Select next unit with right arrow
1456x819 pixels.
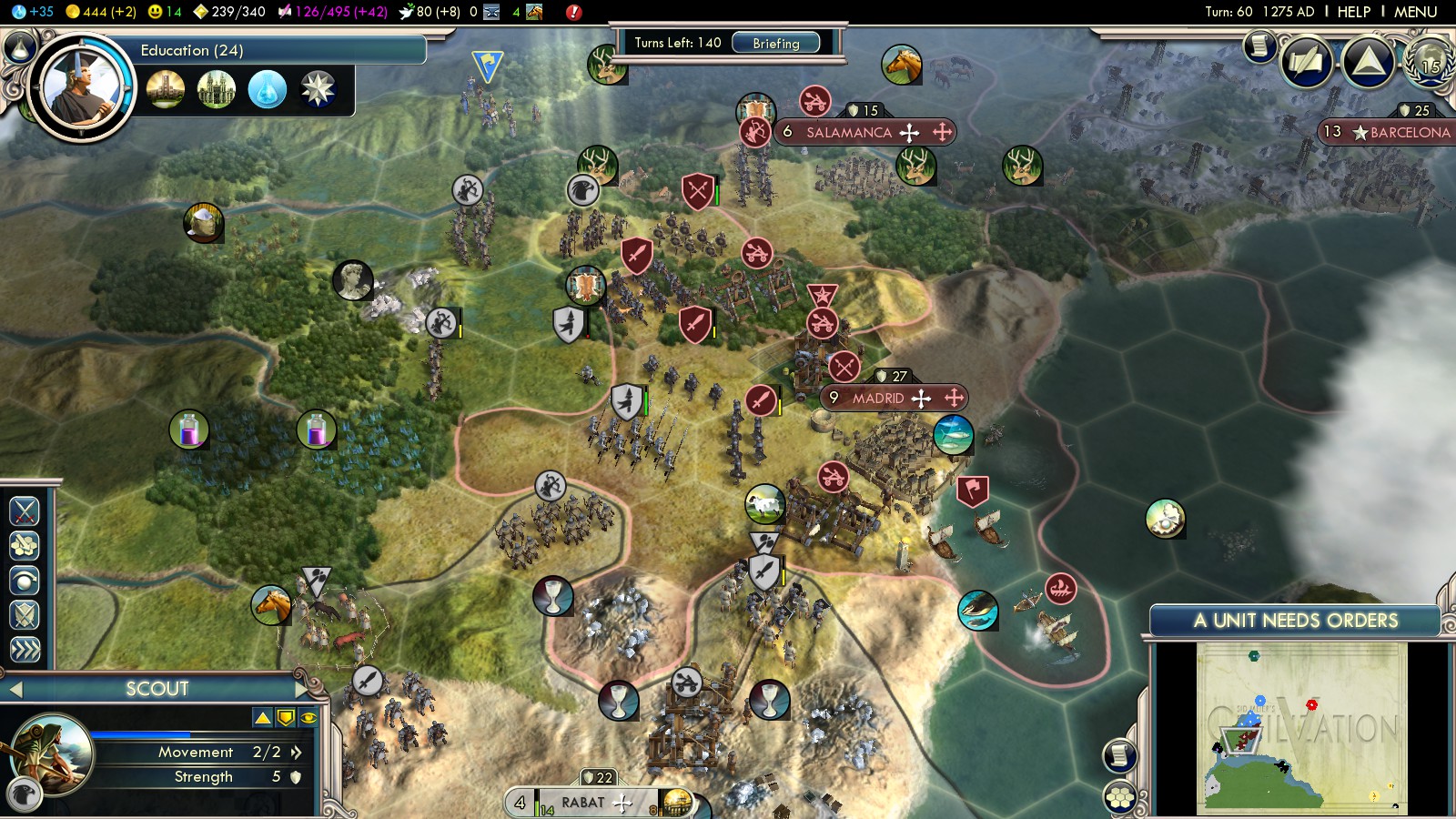303,689
